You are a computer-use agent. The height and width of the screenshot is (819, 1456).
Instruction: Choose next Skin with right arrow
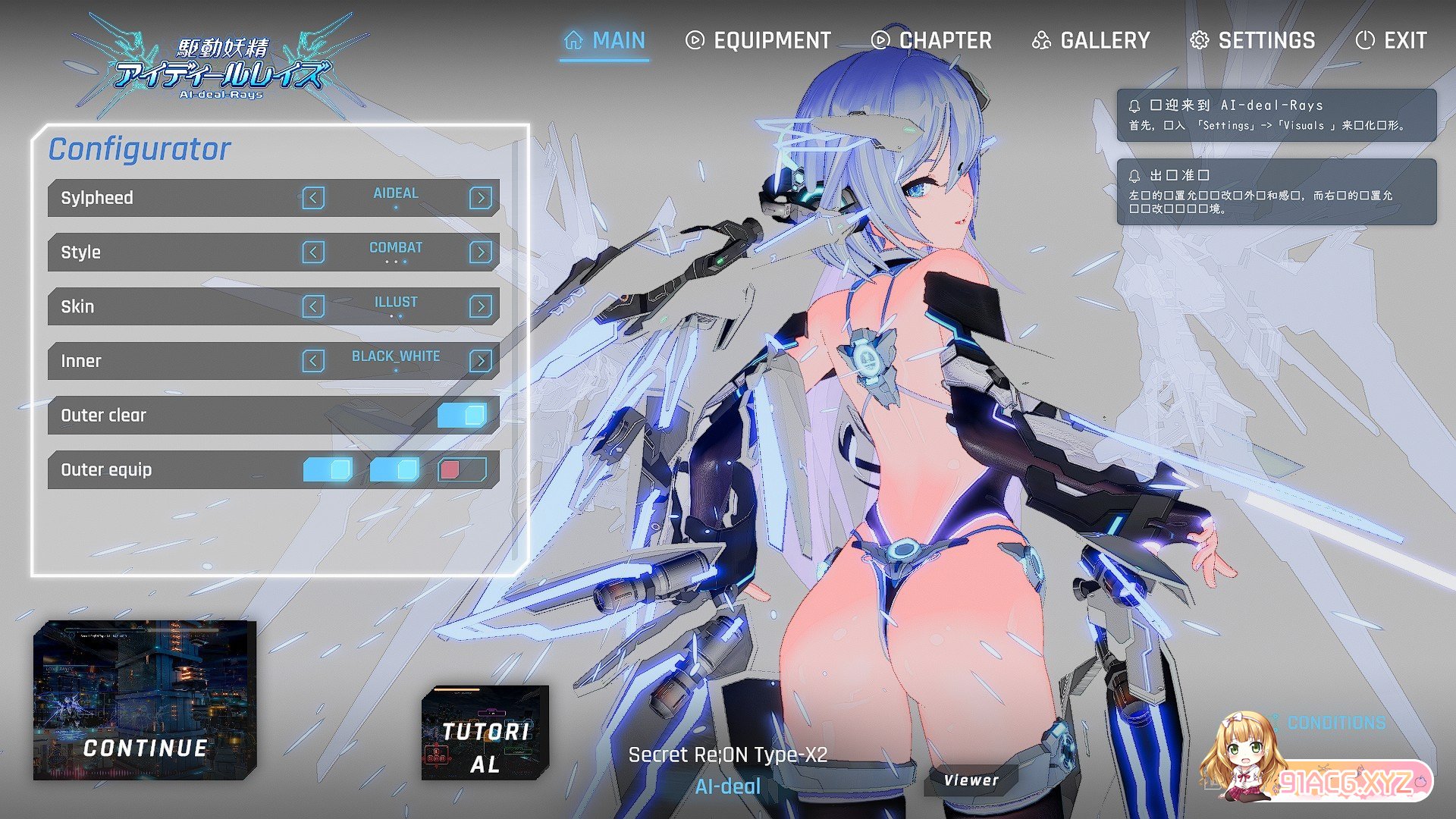(x=480, y=306)
